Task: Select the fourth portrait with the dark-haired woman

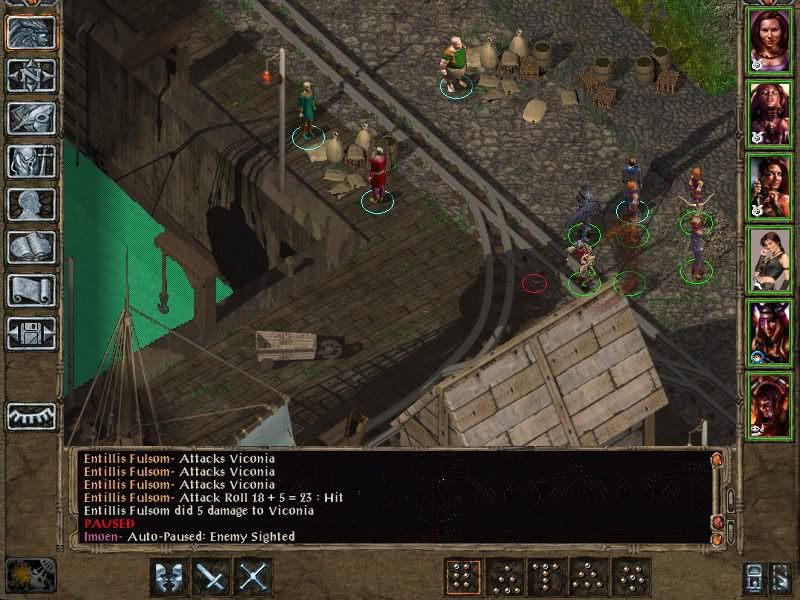Action: (x=771, y=258)
